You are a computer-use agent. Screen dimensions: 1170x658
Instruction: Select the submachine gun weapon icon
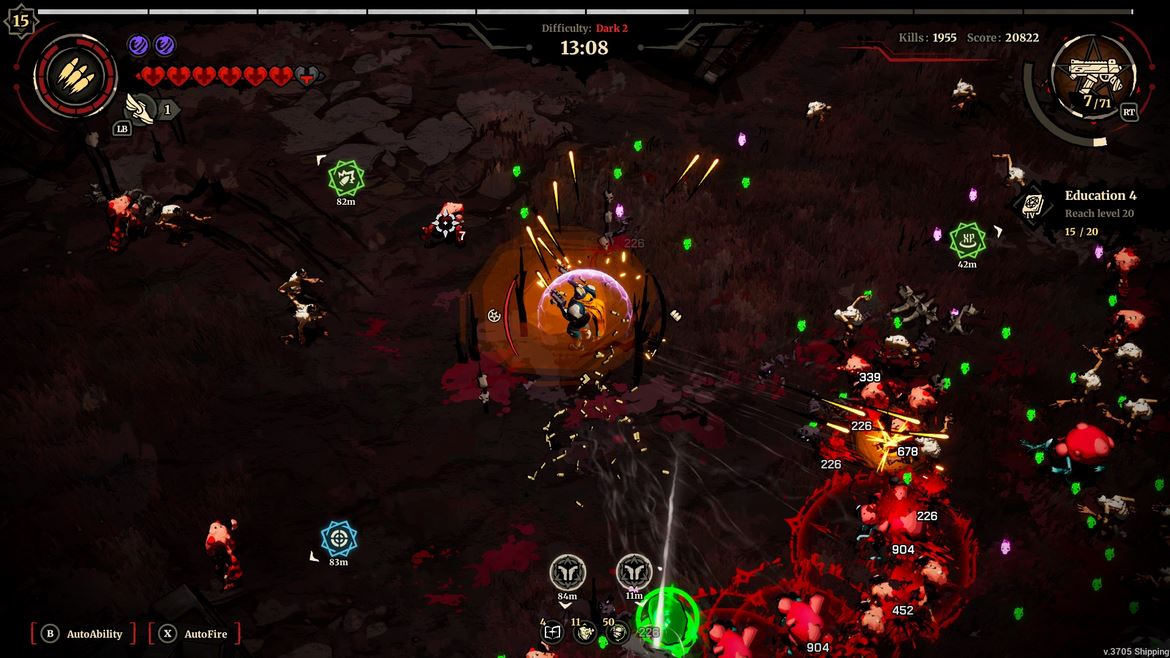1094,71
